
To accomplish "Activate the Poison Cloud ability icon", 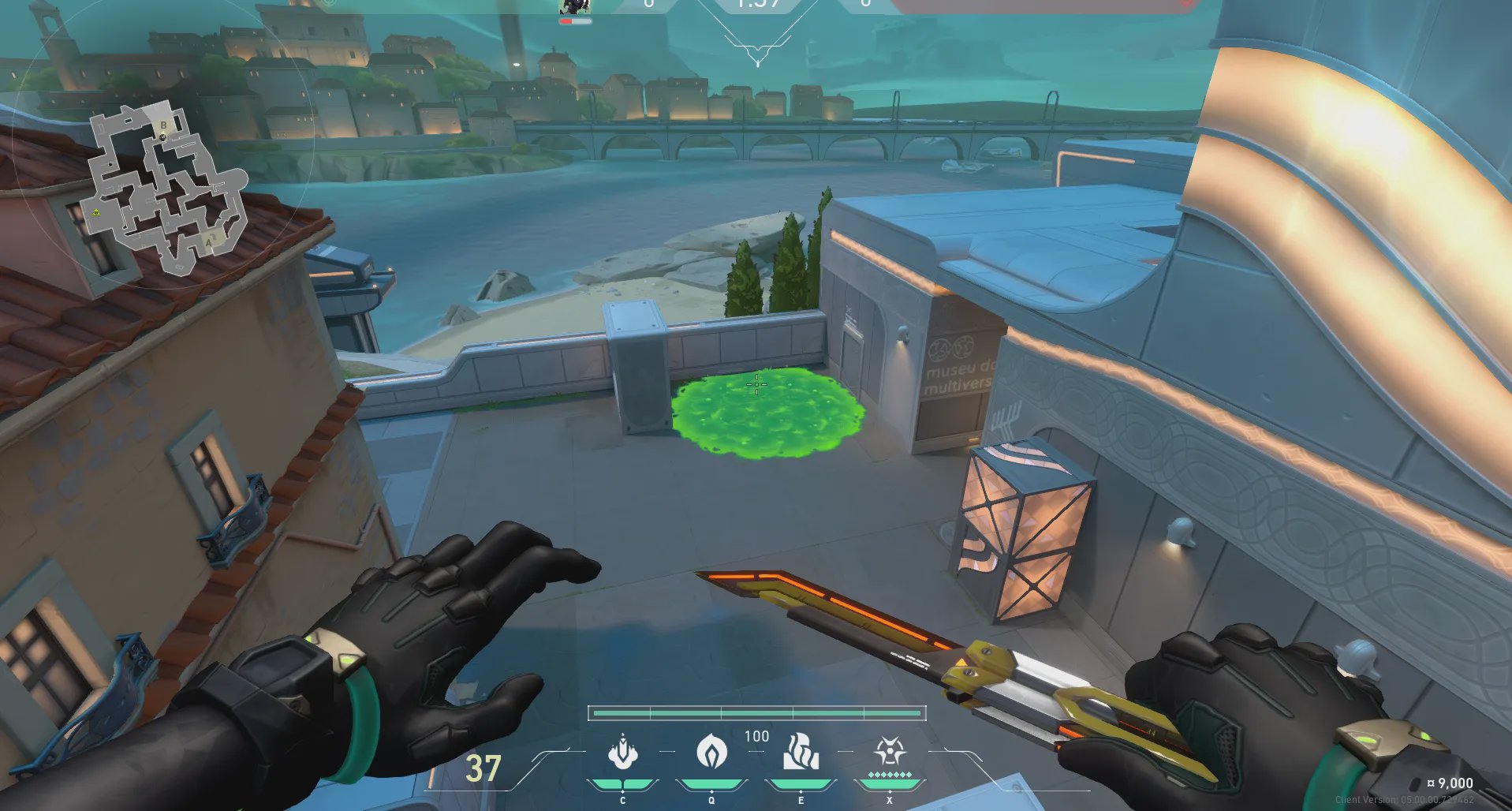I will coord(711,752).
